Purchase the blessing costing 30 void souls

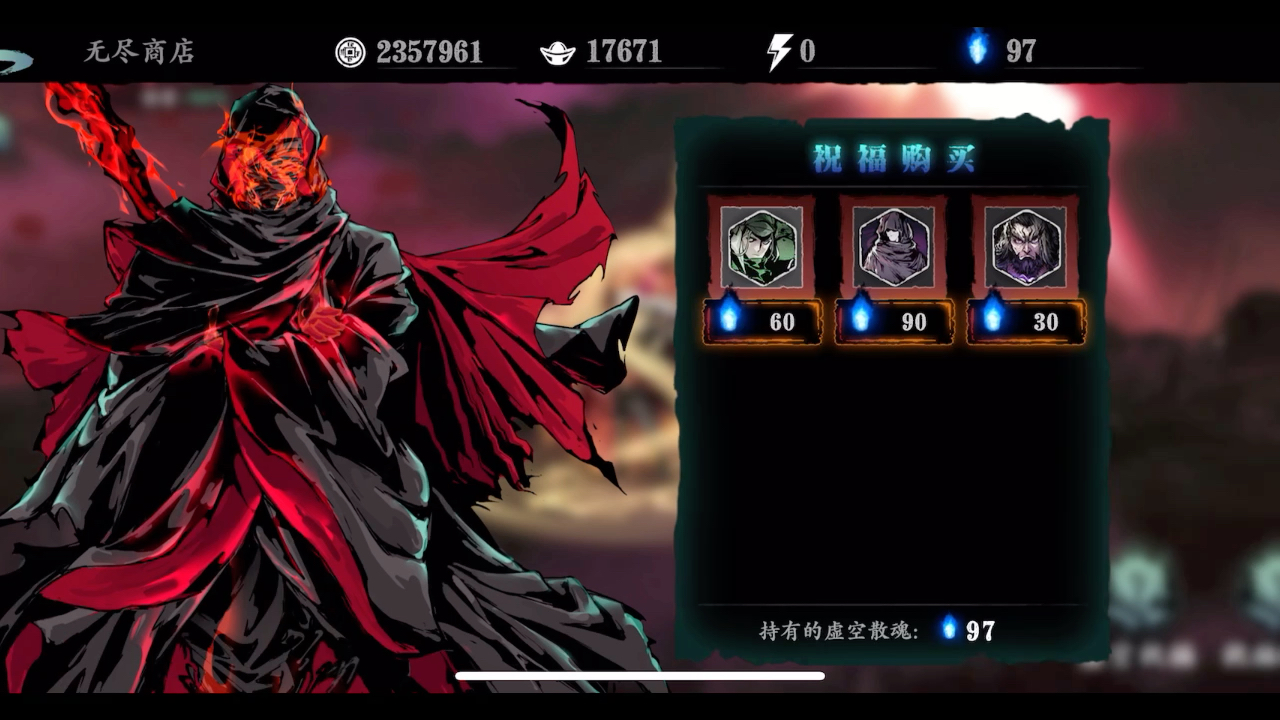point(1025,322)
